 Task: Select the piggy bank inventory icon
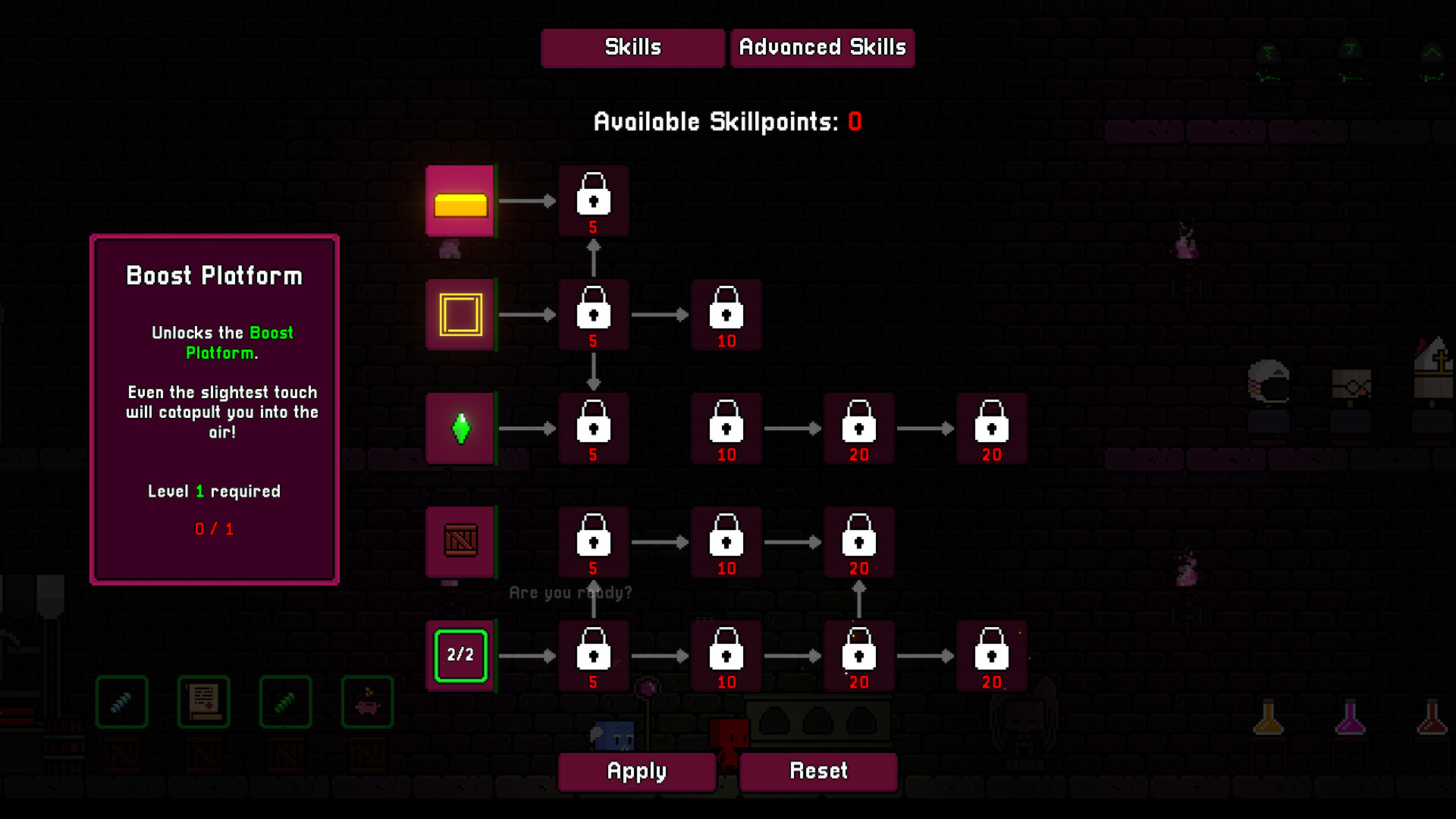[x=367, y=702]
